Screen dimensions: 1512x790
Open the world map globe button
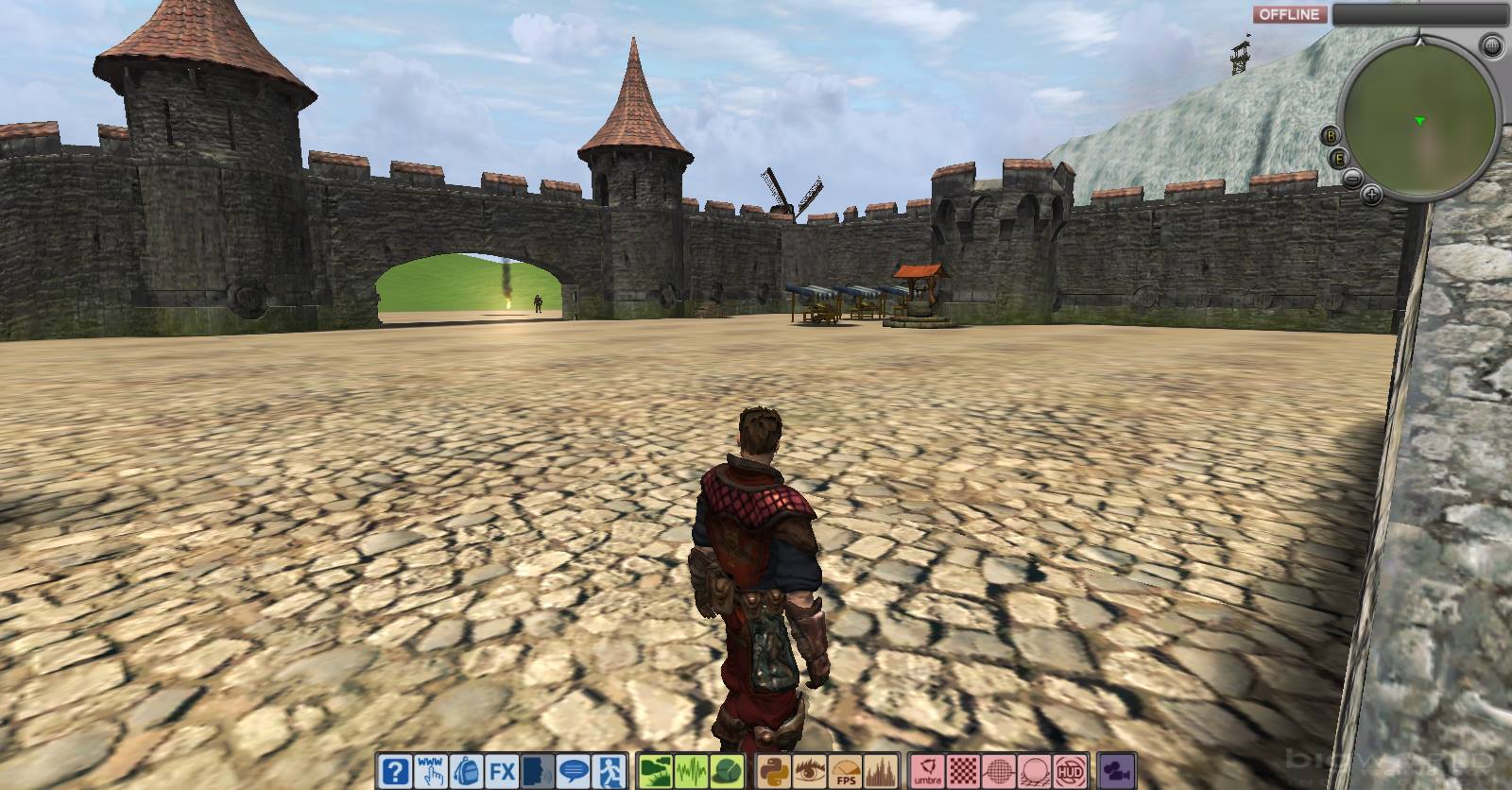1492,44
